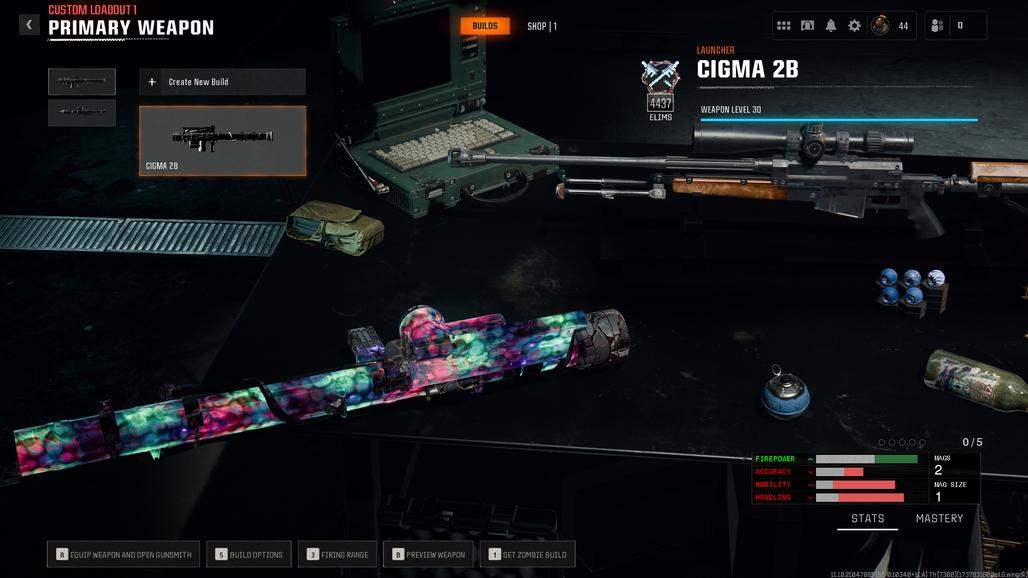Show the Mastery tab
The height and width of the screenshot is (578, 1028).
coord(939,519)
